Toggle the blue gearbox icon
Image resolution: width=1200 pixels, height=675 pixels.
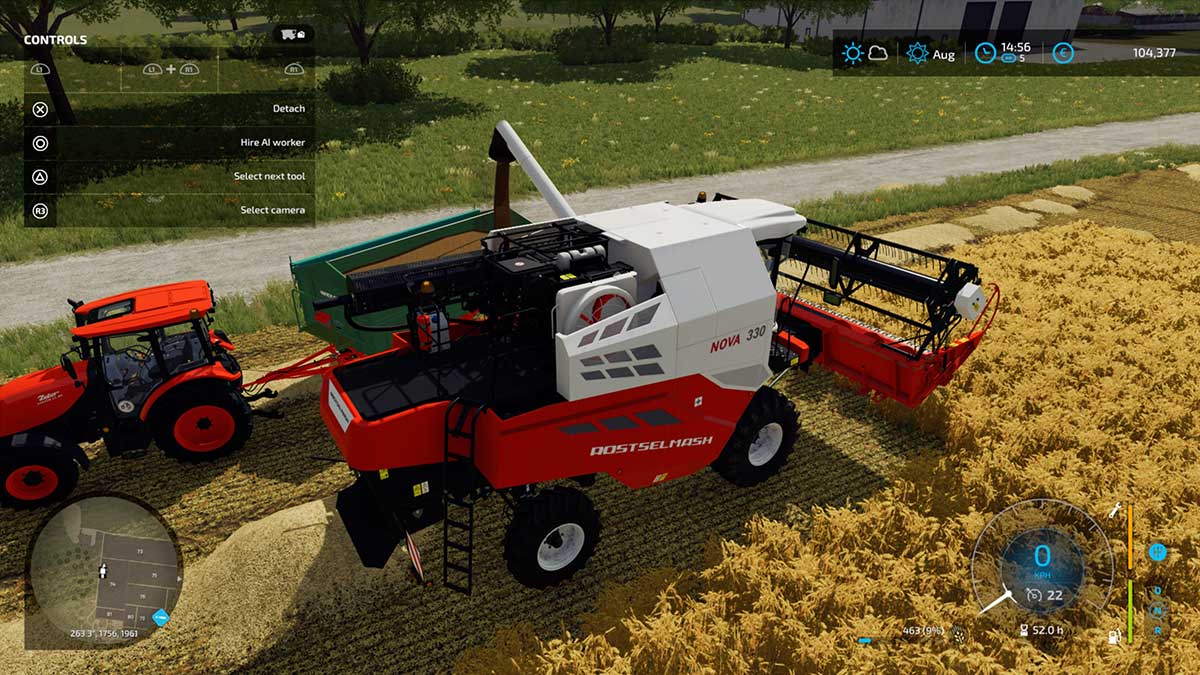click(1157, 551)
